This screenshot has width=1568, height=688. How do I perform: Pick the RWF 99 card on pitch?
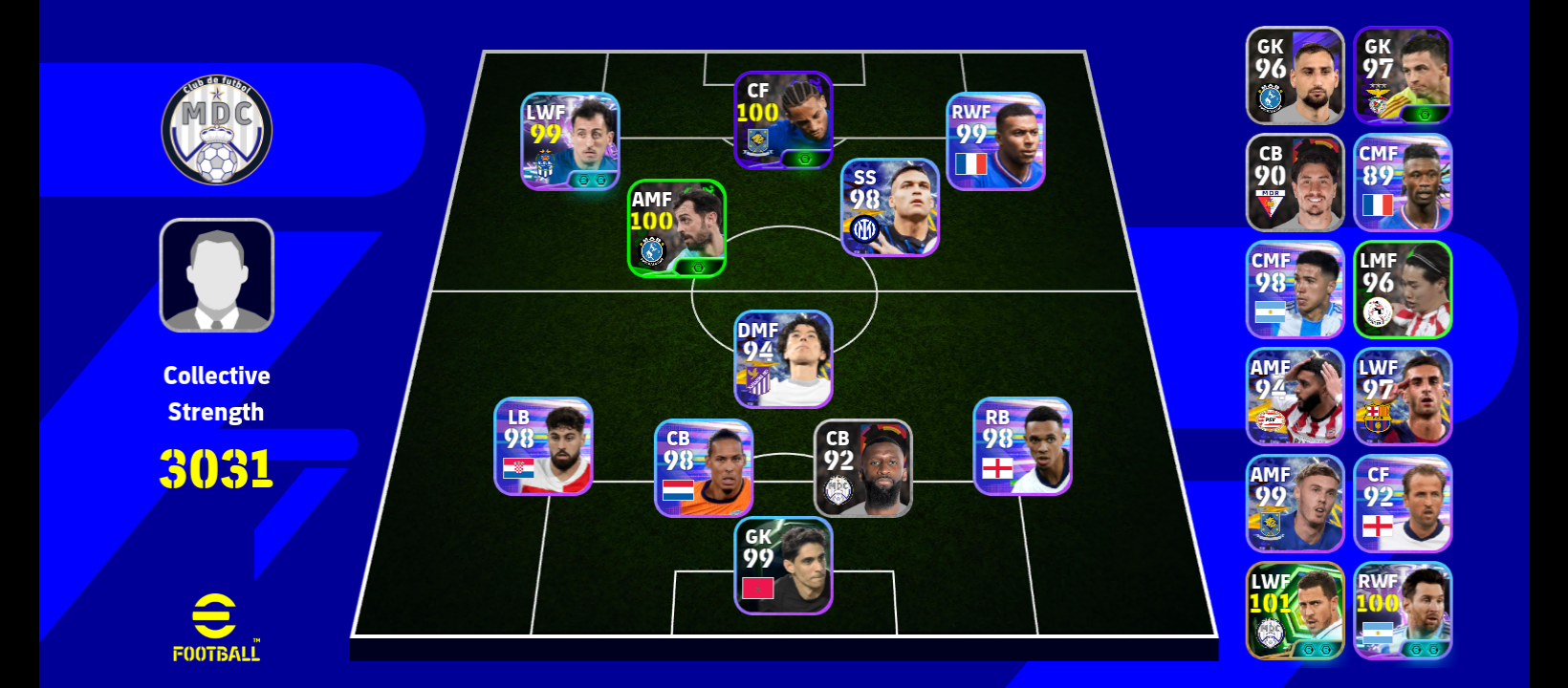(995, 141)
